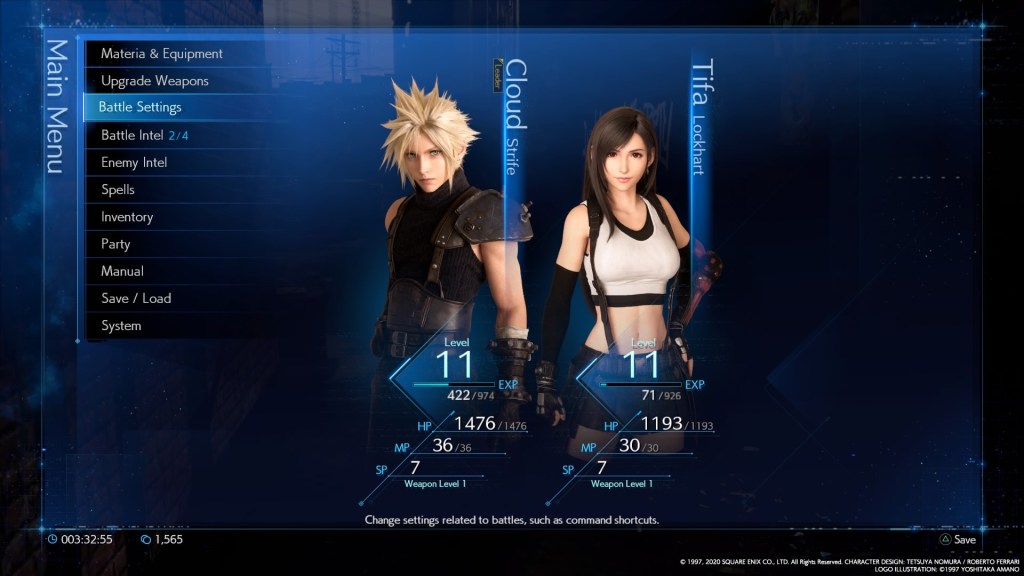
Task: Open the Manual
Action: (122, 271)
